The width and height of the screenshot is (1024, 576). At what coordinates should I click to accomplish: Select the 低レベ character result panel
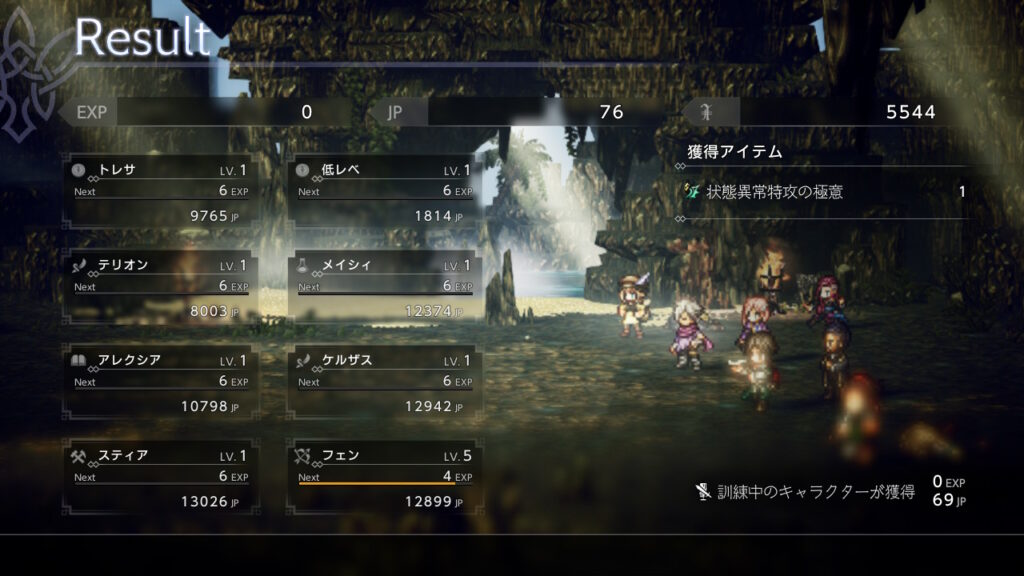pos(384,192)
